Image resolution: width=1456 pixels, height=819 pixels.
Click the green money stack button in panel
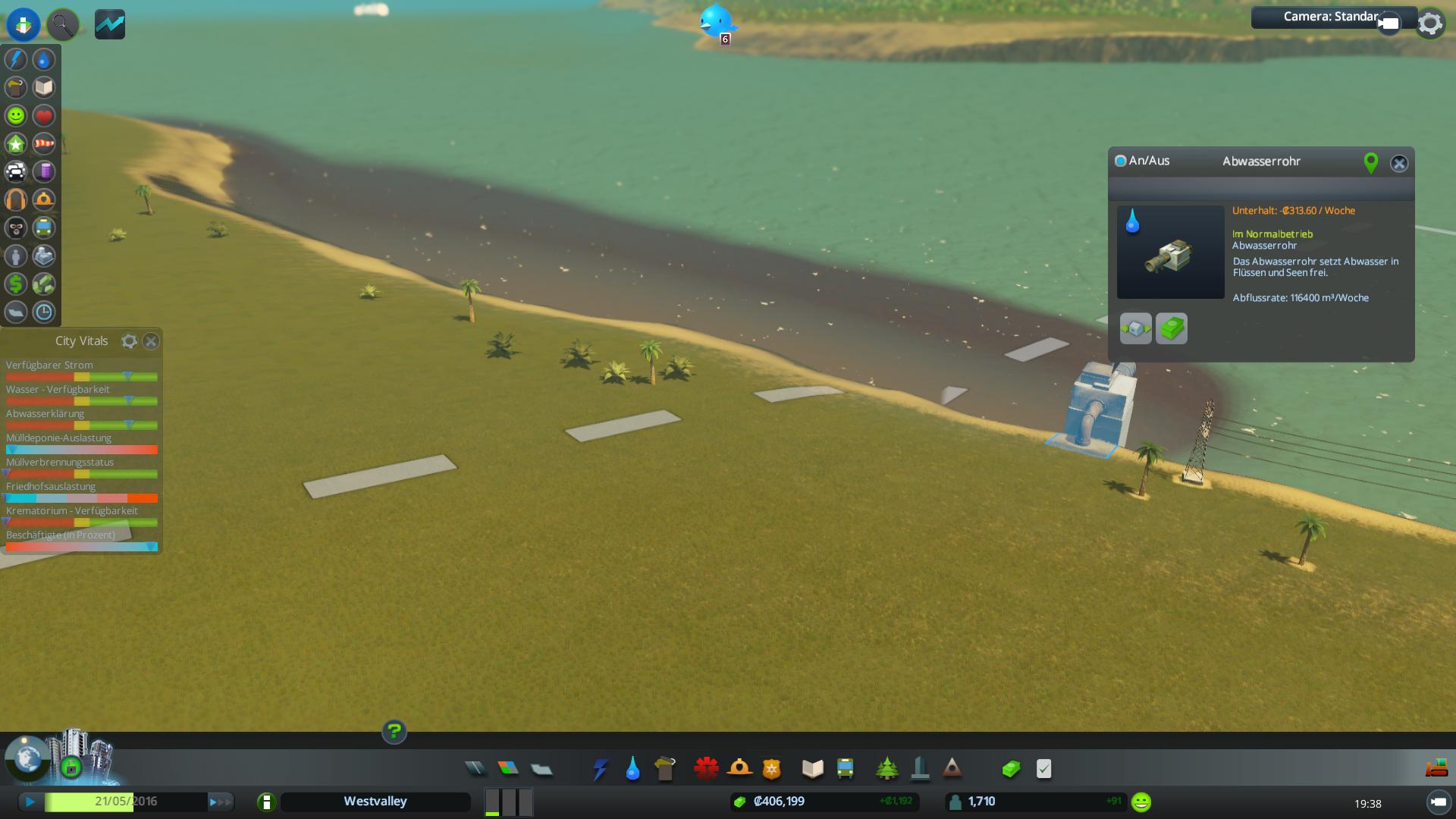[x=1171, y=328]
